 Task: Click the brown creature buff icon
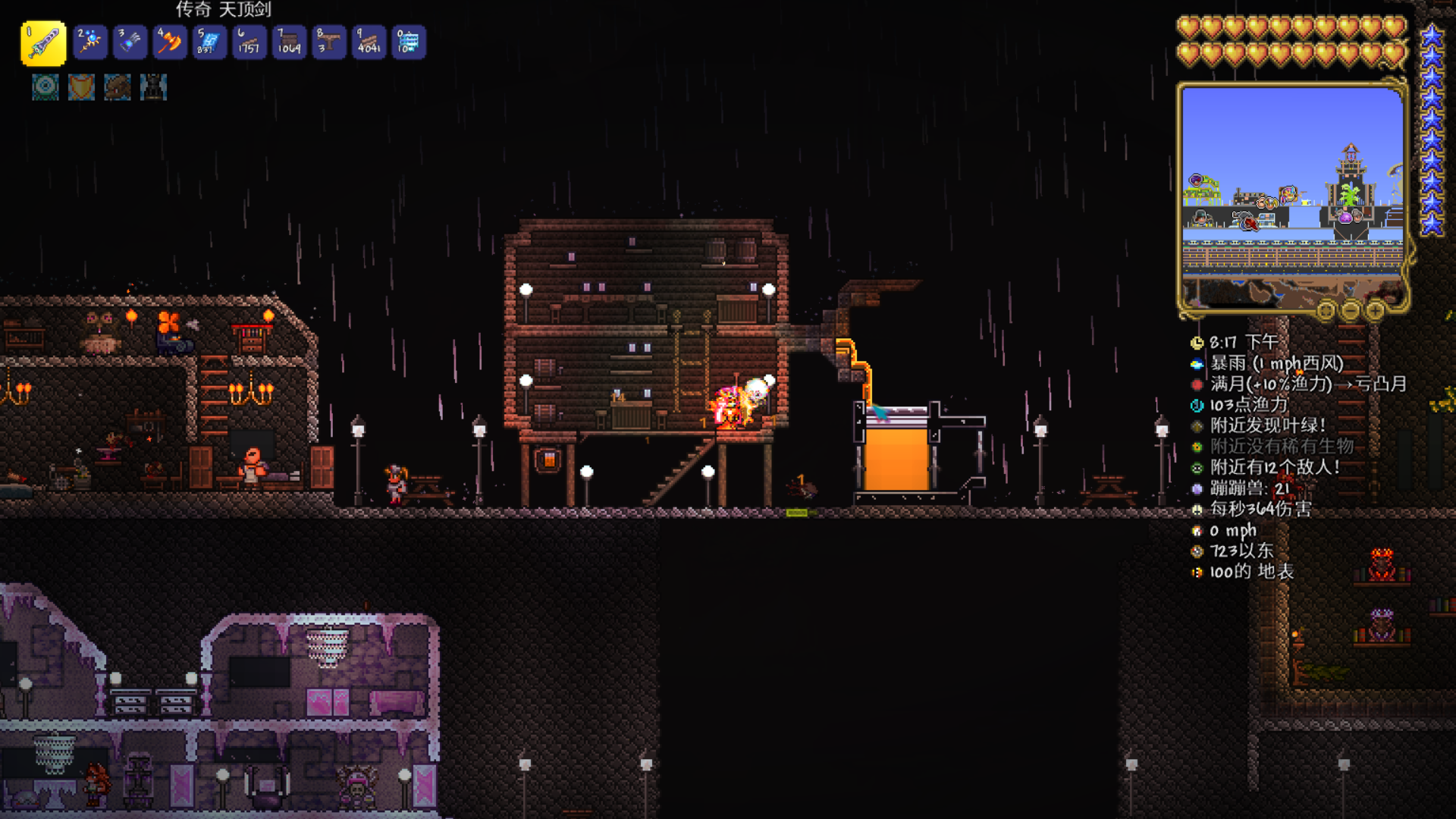click(118, 87)
